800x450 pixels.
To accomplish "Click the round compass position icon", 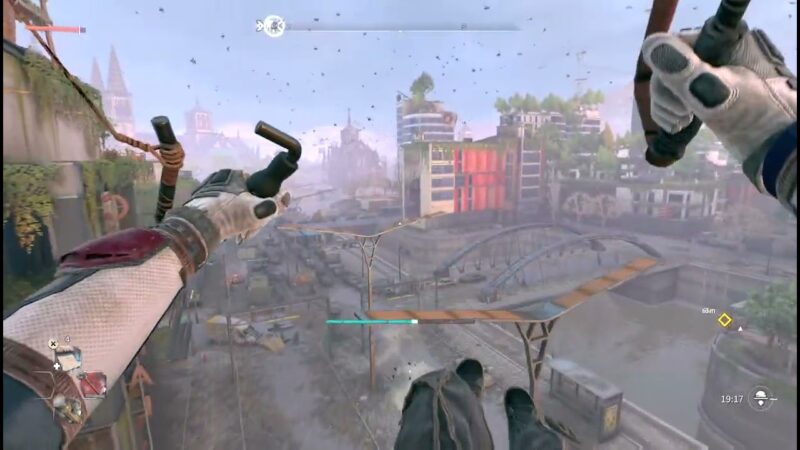I will (x=273, y=26).
